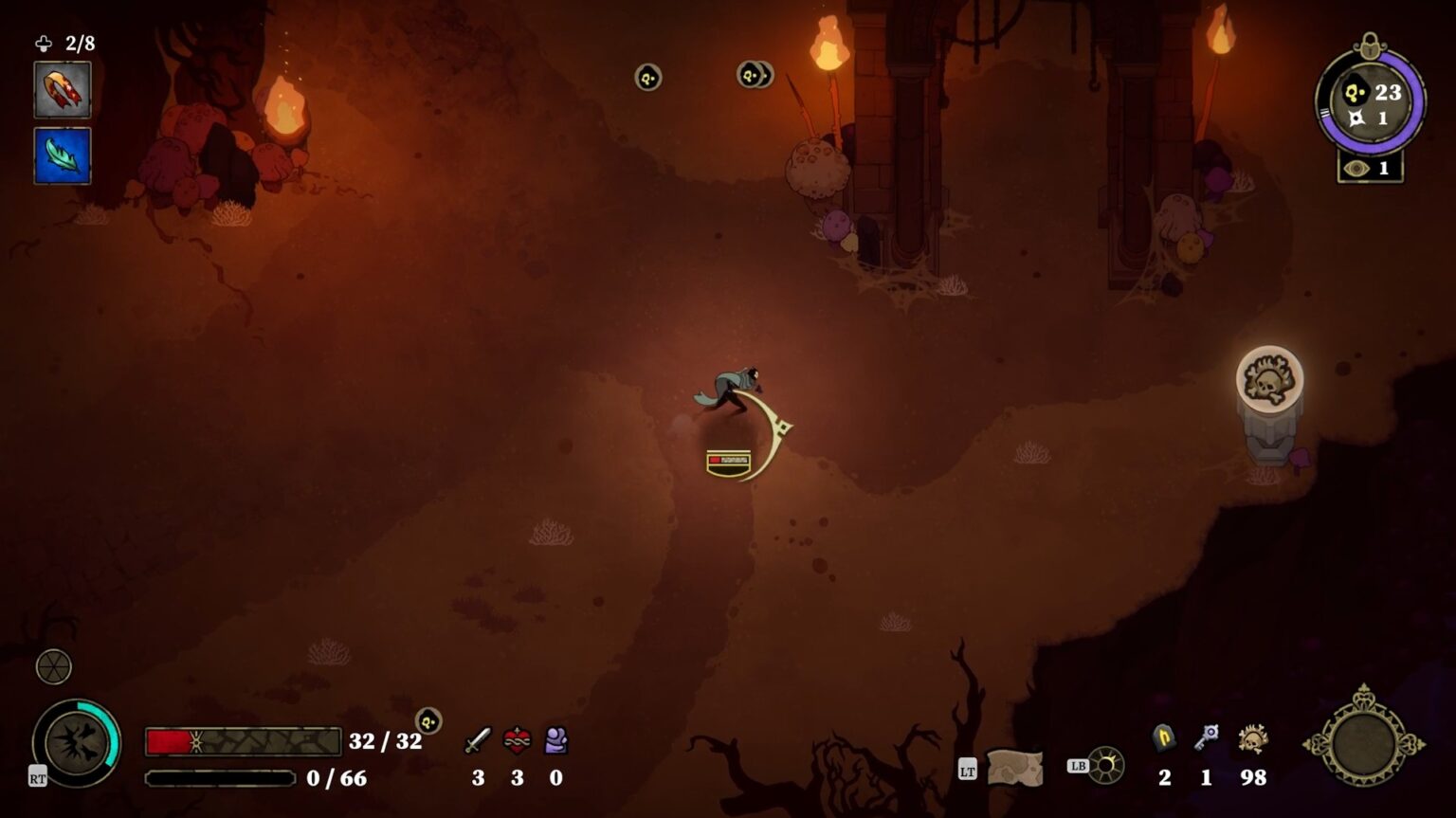Toggle the green feather equipment slot
This screenshot has height=818, width=1456.
[x=62, y=156]
